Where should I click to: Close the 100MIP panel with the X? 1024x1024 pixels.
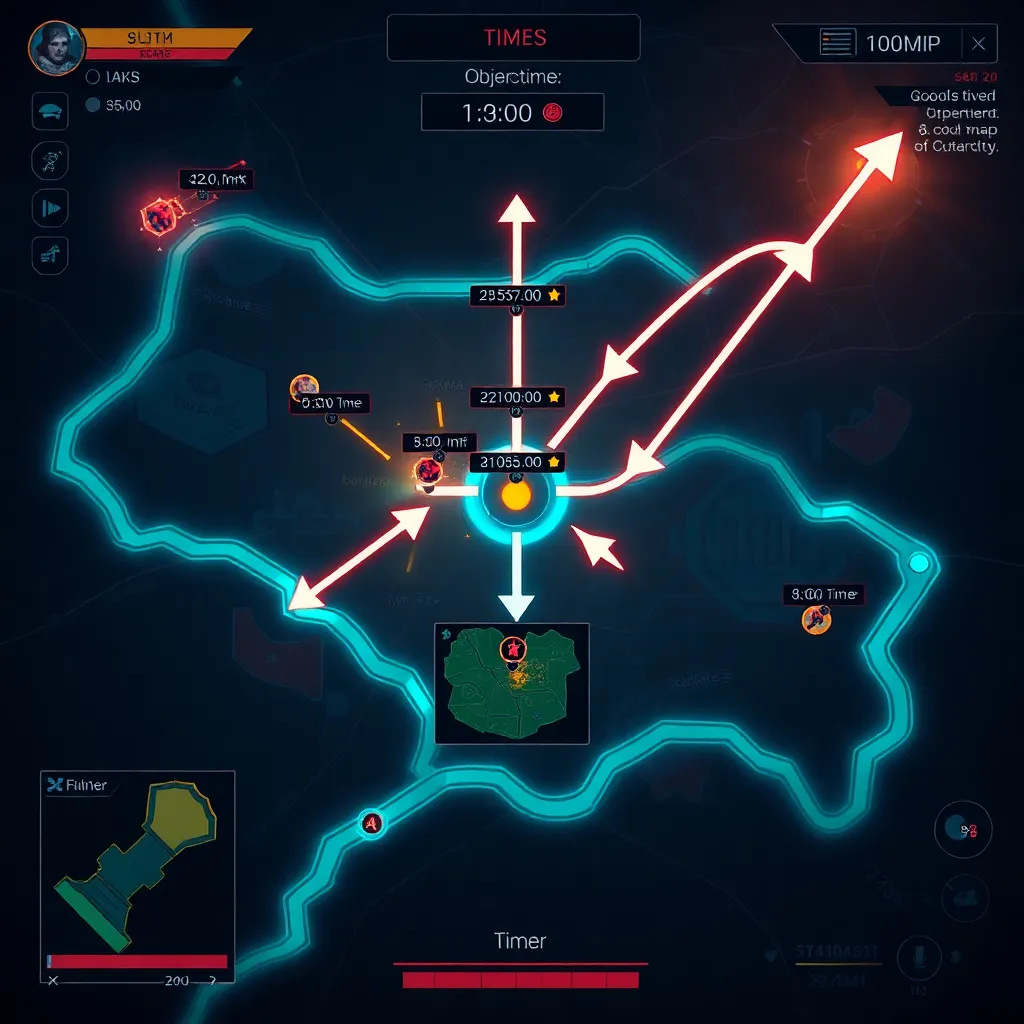978,43
